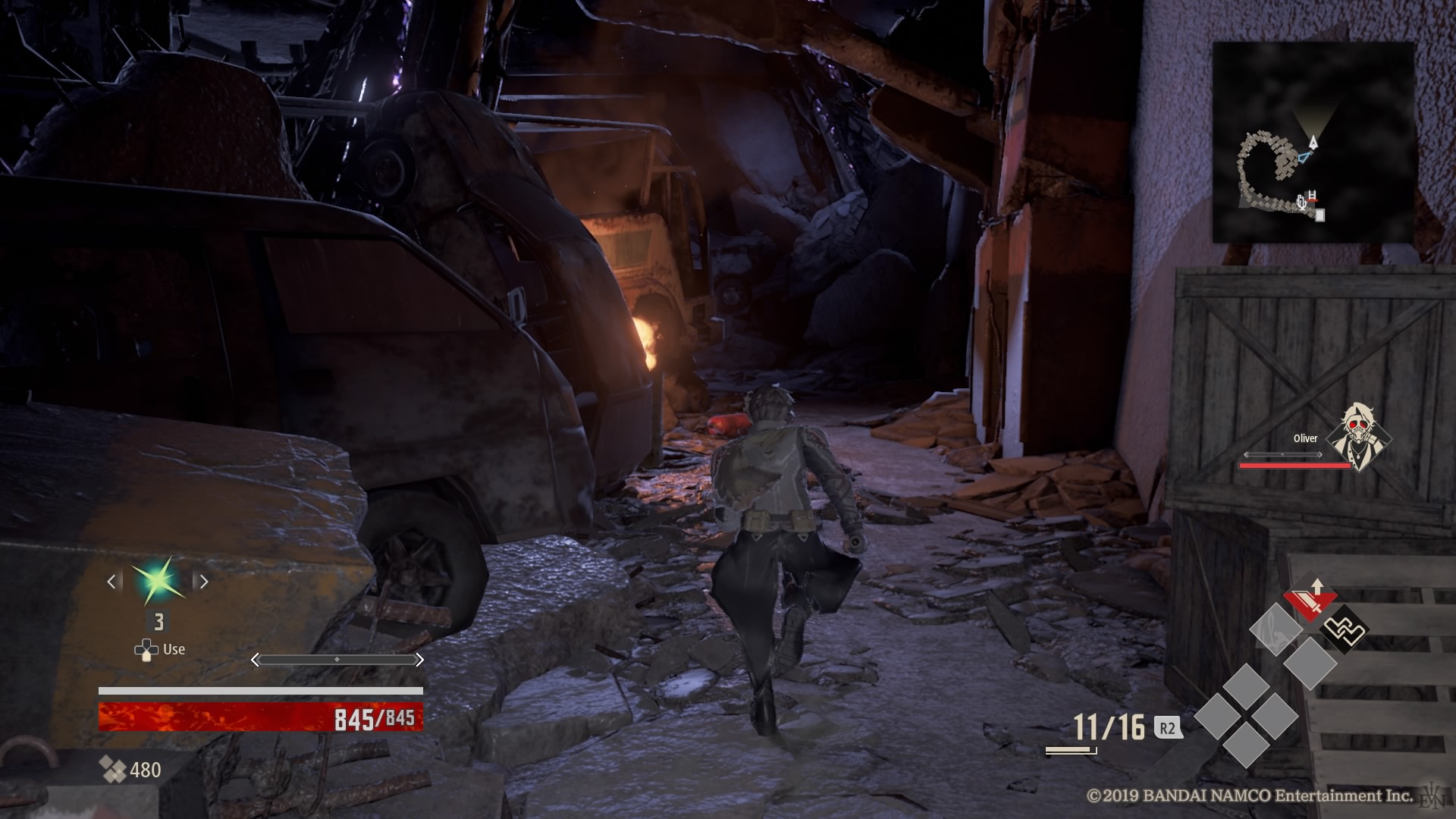
Task: Cycle quick item with the right arrow
Action: tap(202, 582)
